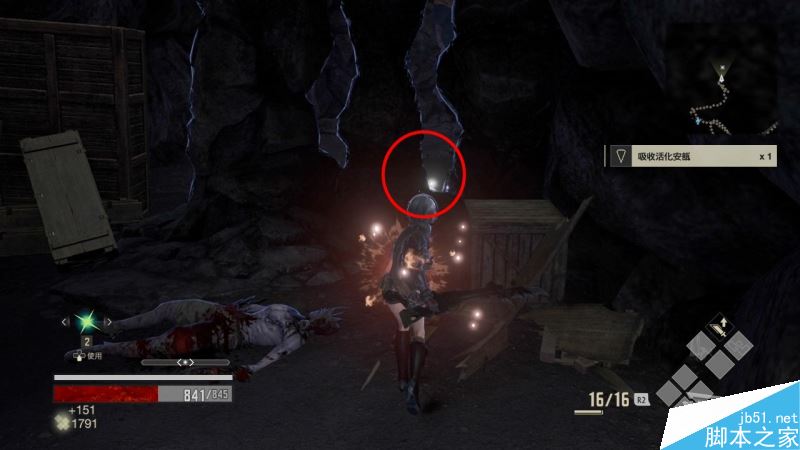Select the green star quick-use item

click(87, 322)
